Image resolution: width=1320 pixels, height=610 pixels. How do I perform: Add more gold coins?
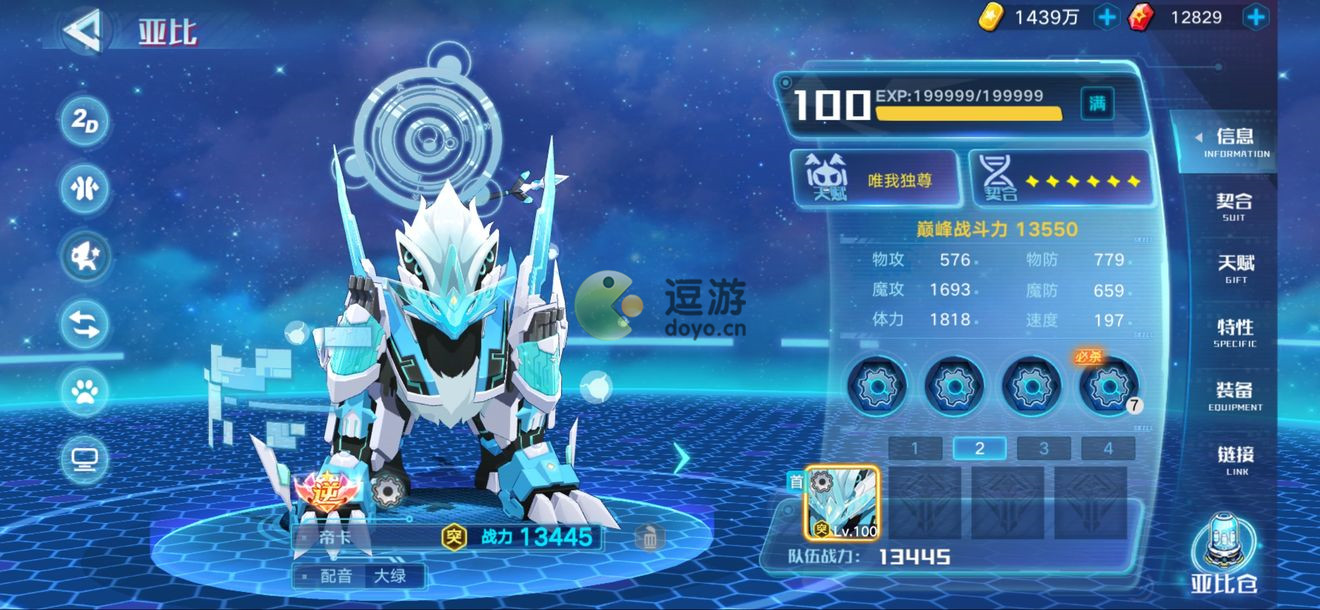[x=1107, y=16]
